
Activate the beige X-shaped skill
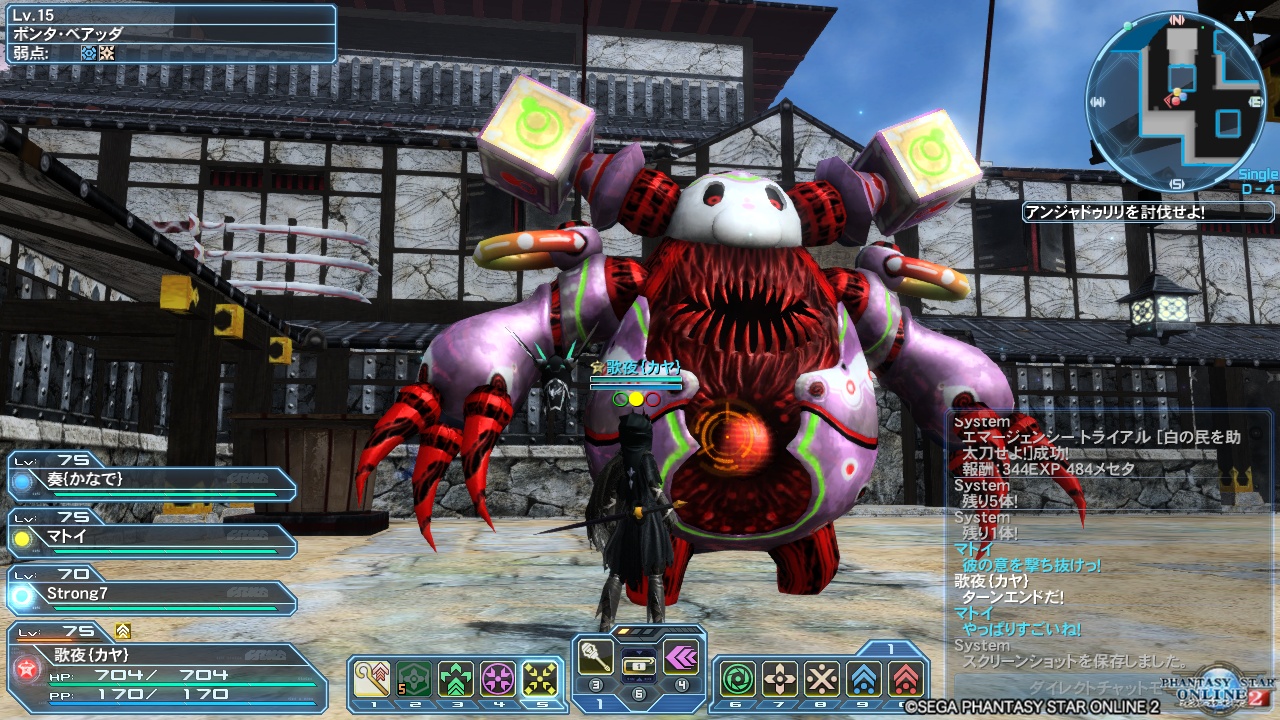(822, 679)
